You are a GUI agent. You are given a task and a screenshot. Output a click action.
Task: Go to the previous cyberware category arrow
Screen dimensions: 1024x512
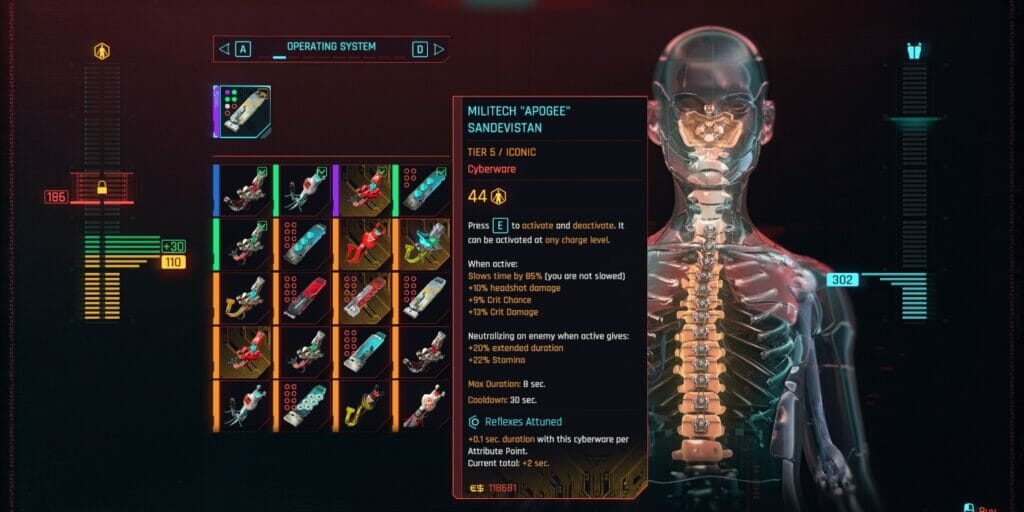[224, 48]
